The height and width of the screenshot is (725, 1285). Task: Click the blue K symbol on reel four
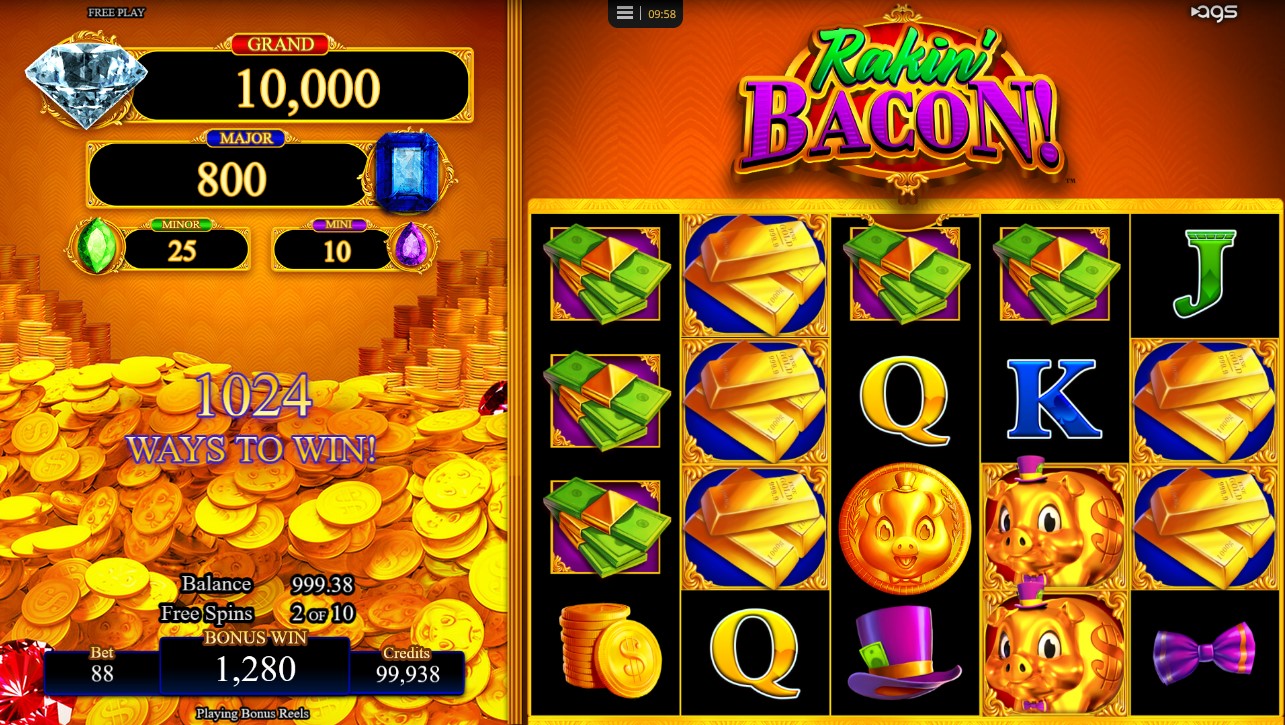[x=1055, y=400]
